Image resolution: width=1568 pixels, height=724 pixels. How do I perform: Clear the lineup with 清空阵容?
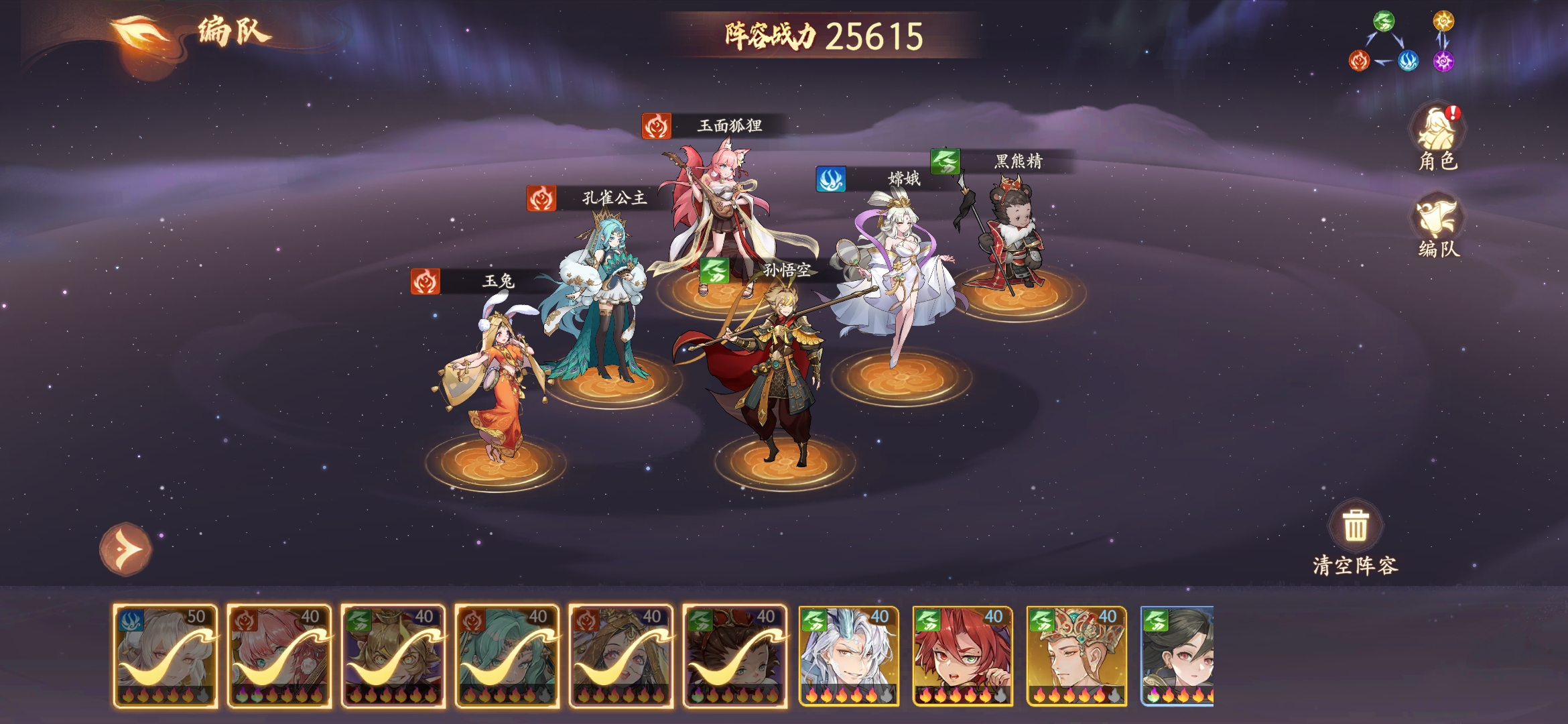click(x=1355, y=538)
